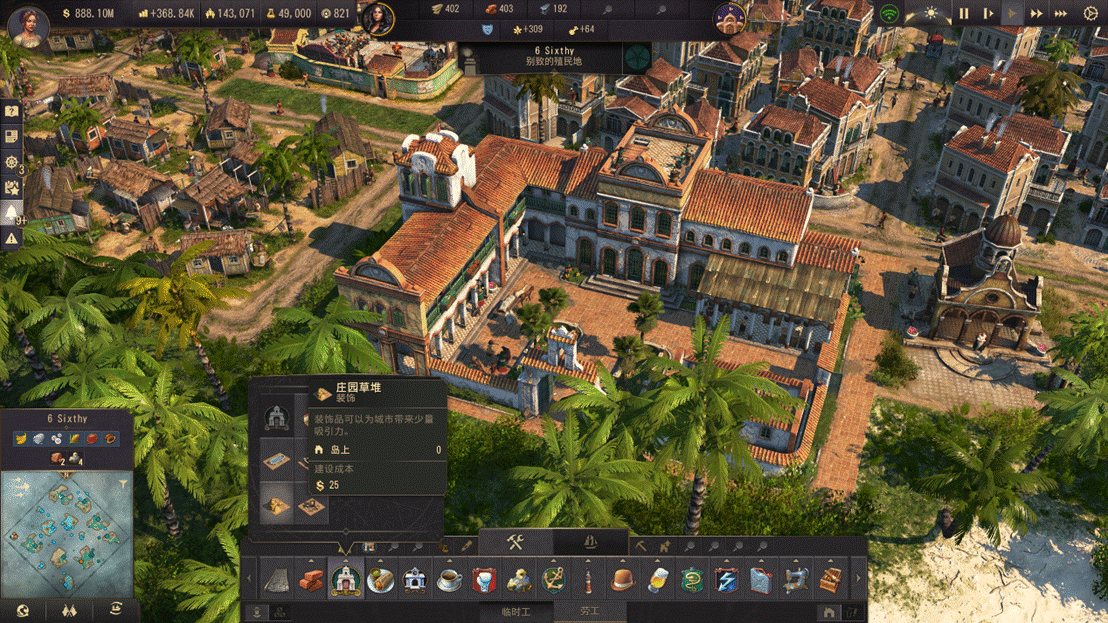This screenshot has height=623, width=1108.
Task: Select the 临时工 population tab
Action: coord(515,611)
